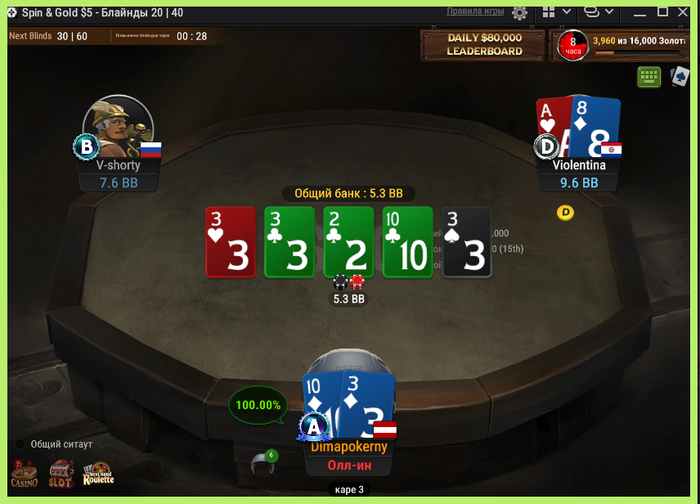The height and width of the screenshot is (504, 700).
Task: Select Dimapokerny's player panel
Action: tap(349, 447)
